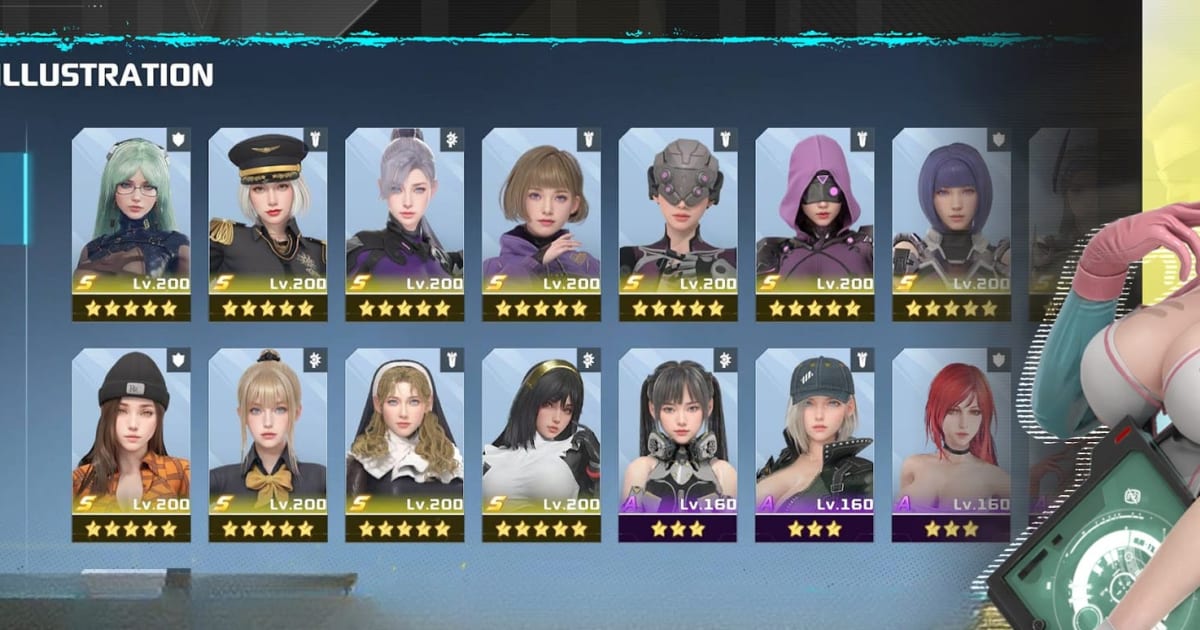Select the green-haired character card with glasses
1200x630 pixels.
pos(131,223)
